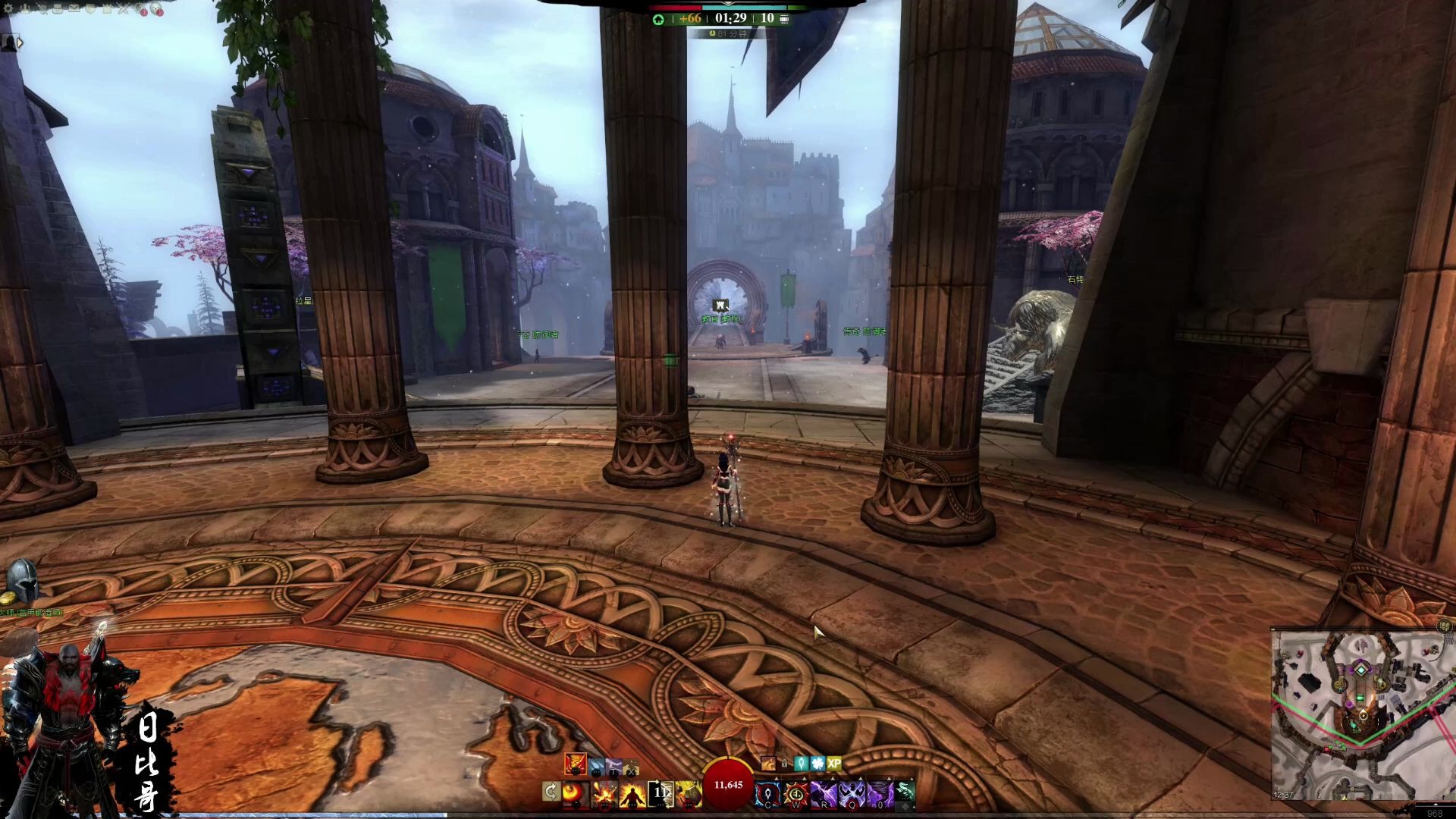Activate the burning silhouette skill
Screen dimensions: 1456x819
tap(632, 793)
